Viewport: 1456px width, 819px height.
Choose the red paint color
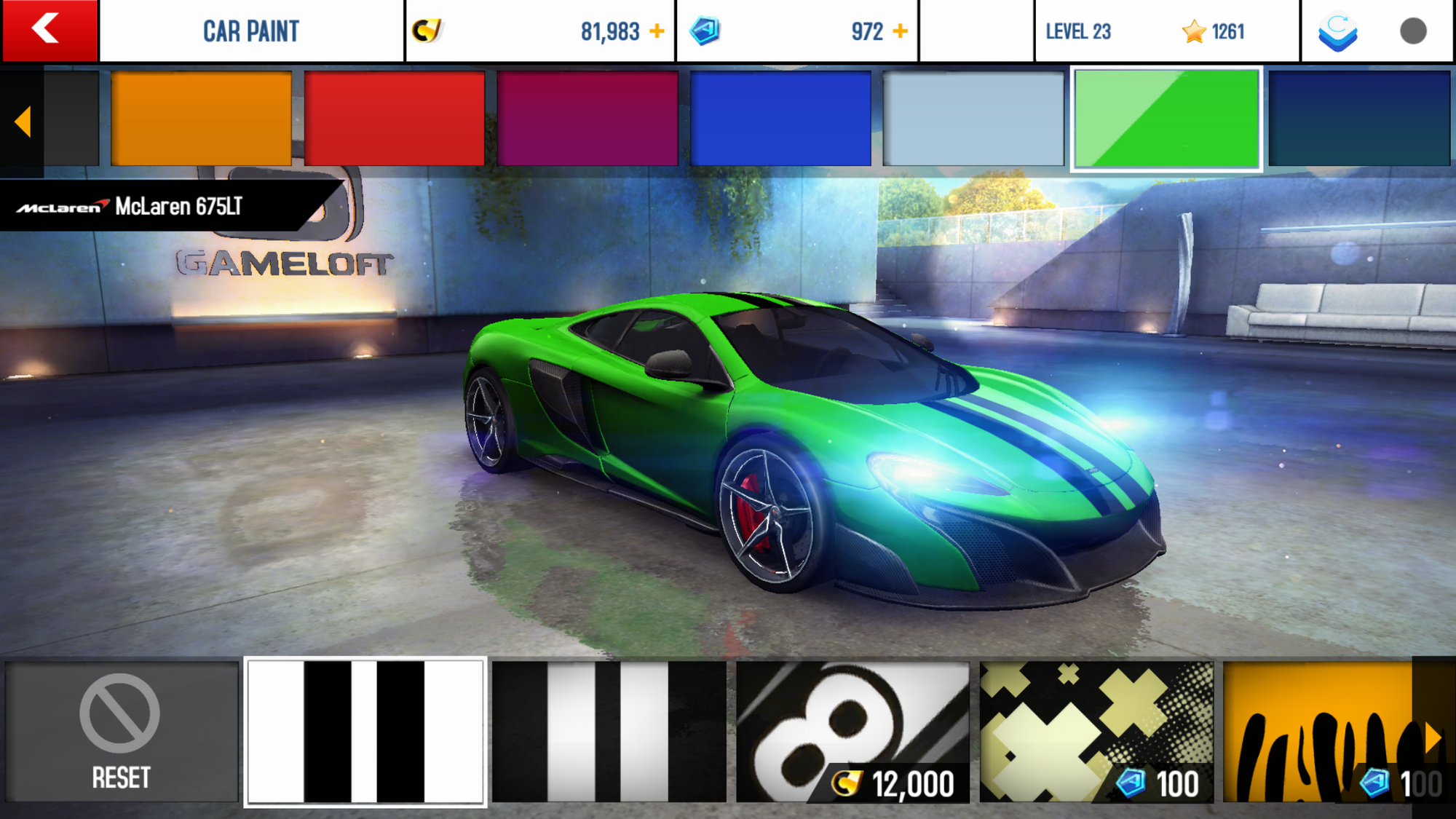click(394, 119)
